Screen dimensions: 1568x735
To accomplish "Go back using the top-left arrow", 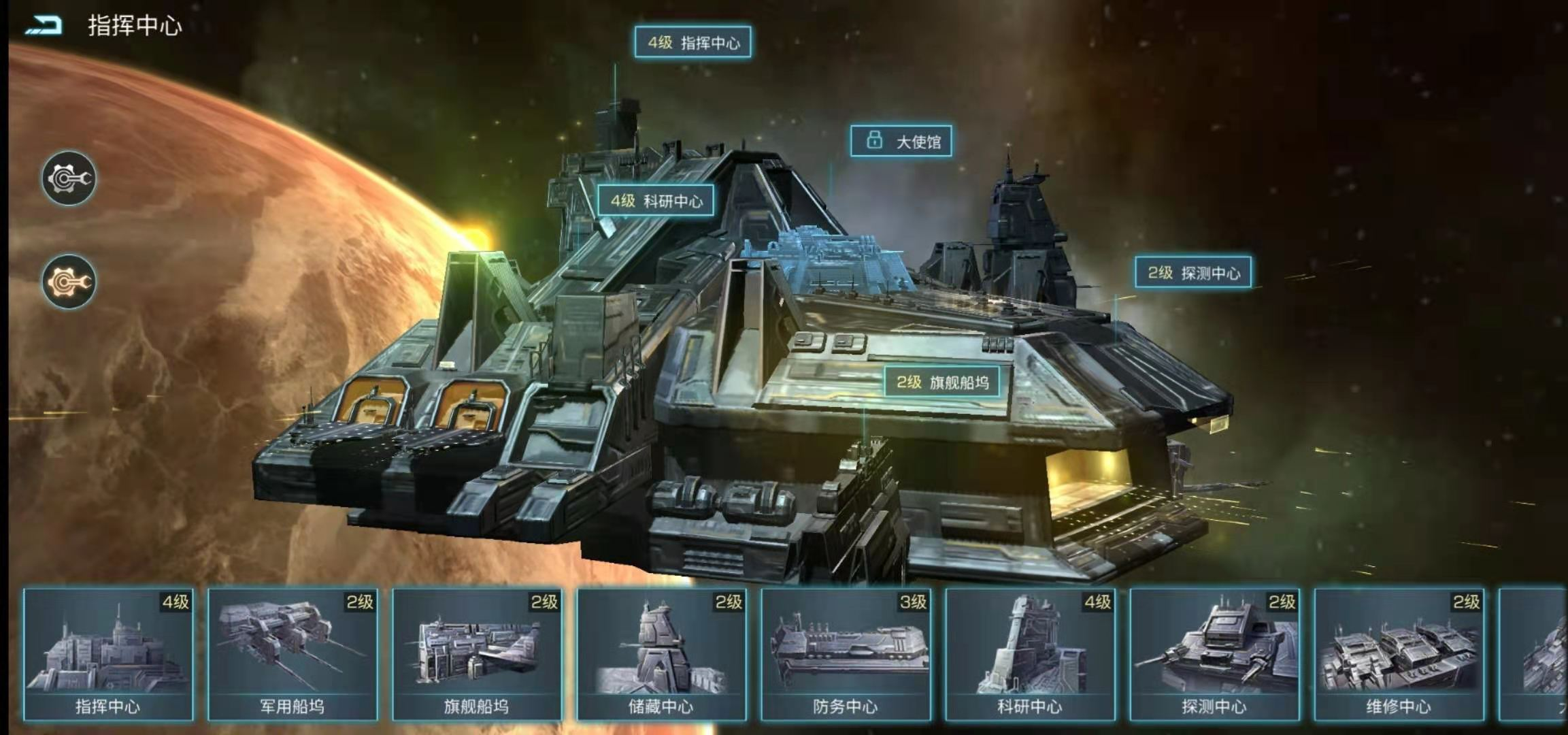I will point(44,26).
